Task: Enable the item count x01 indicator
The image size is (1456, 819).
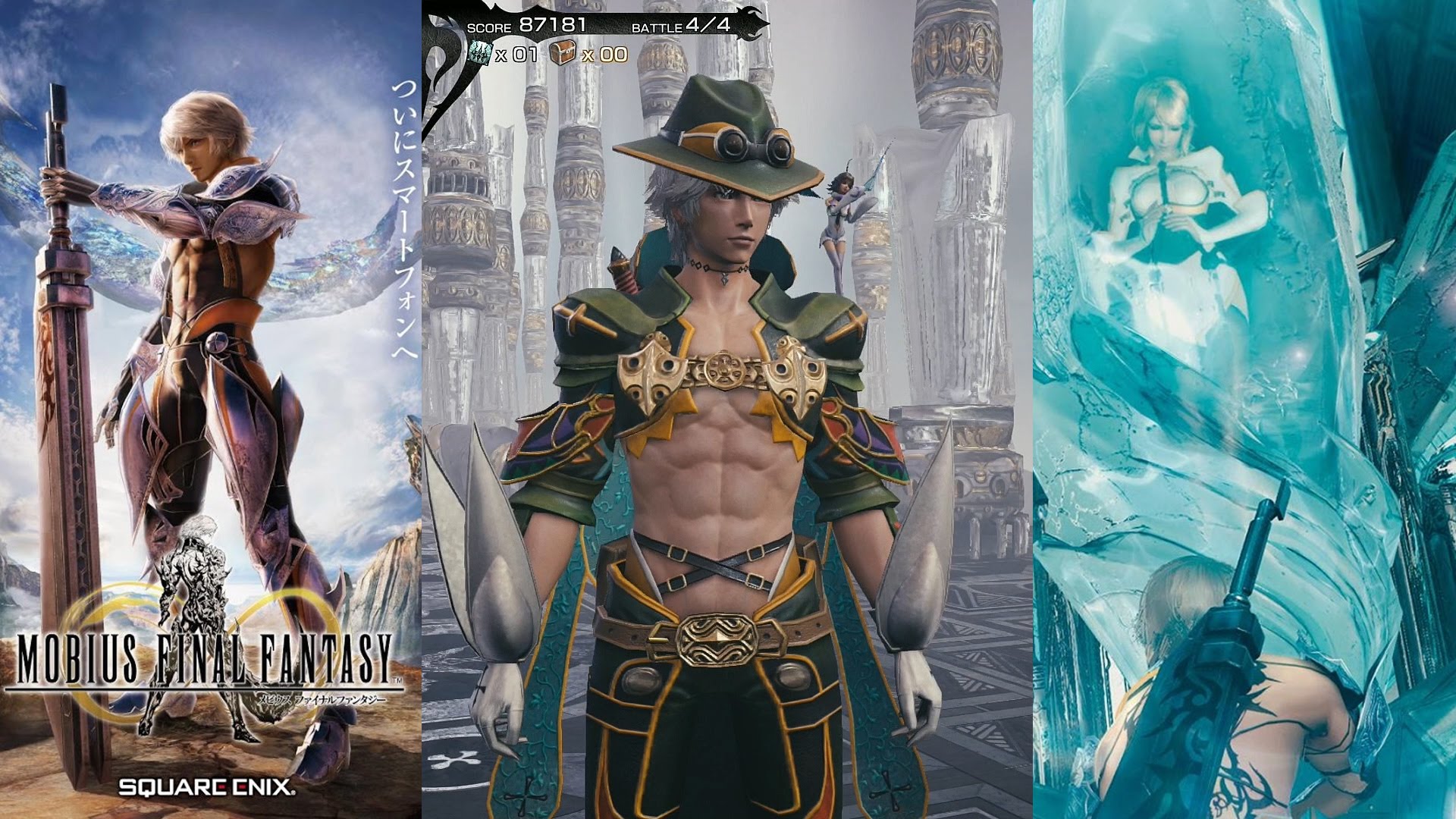Action: click(x=518, y=53)
